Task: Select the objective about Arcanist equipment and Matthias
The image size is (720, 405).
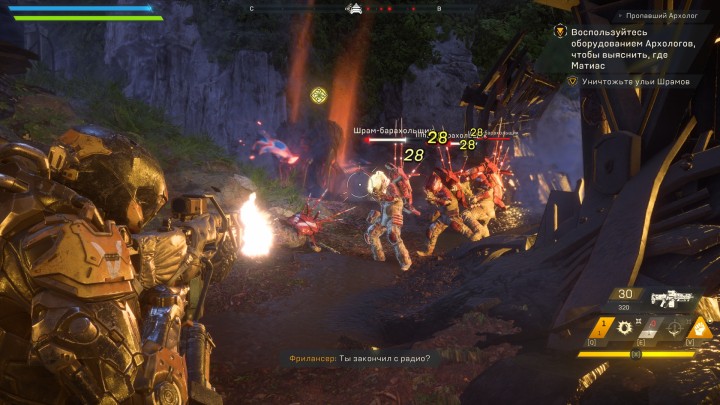Action: pyautogui.click(x=637, y=47)
